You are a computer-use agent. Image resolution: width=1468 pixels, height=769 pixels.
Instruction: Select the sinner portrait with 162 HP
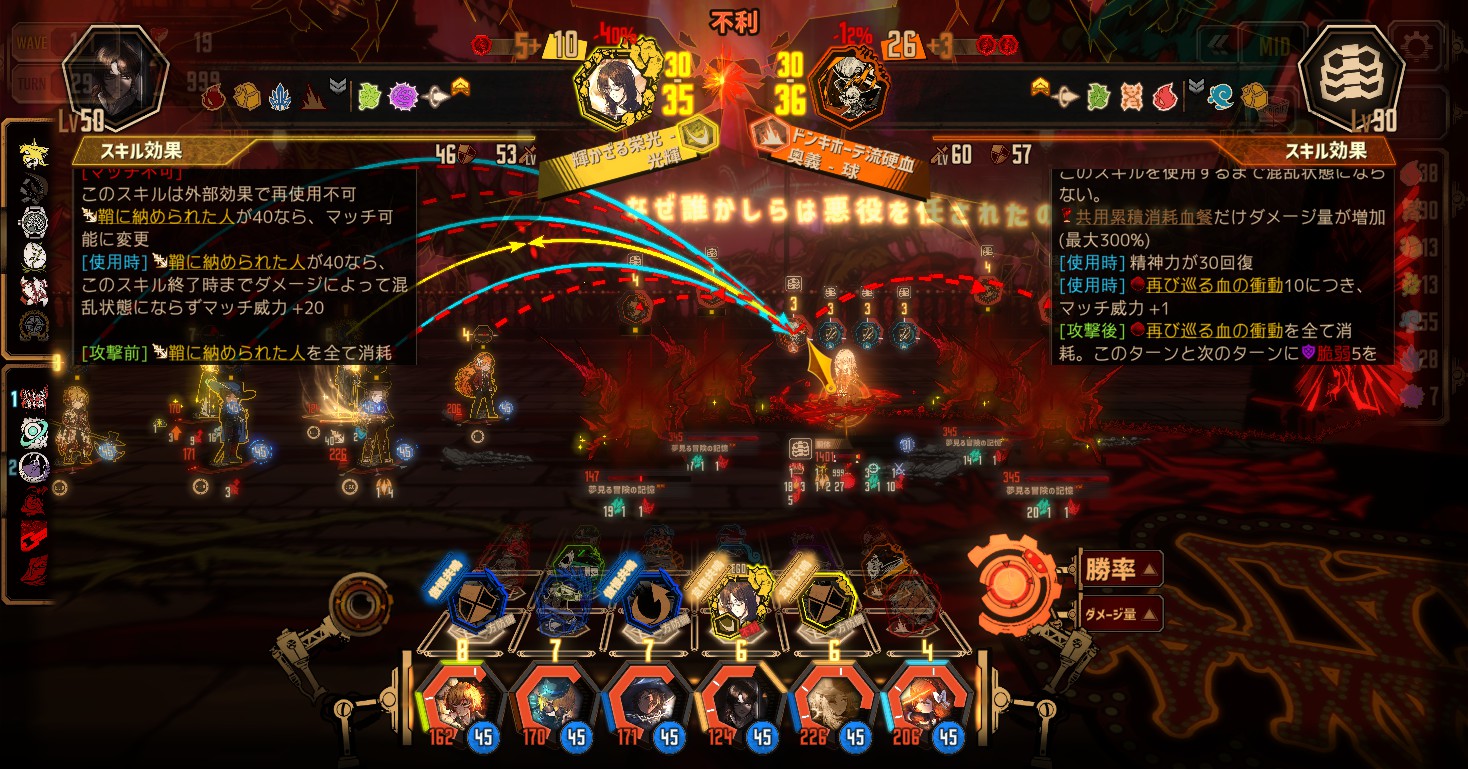454,702
